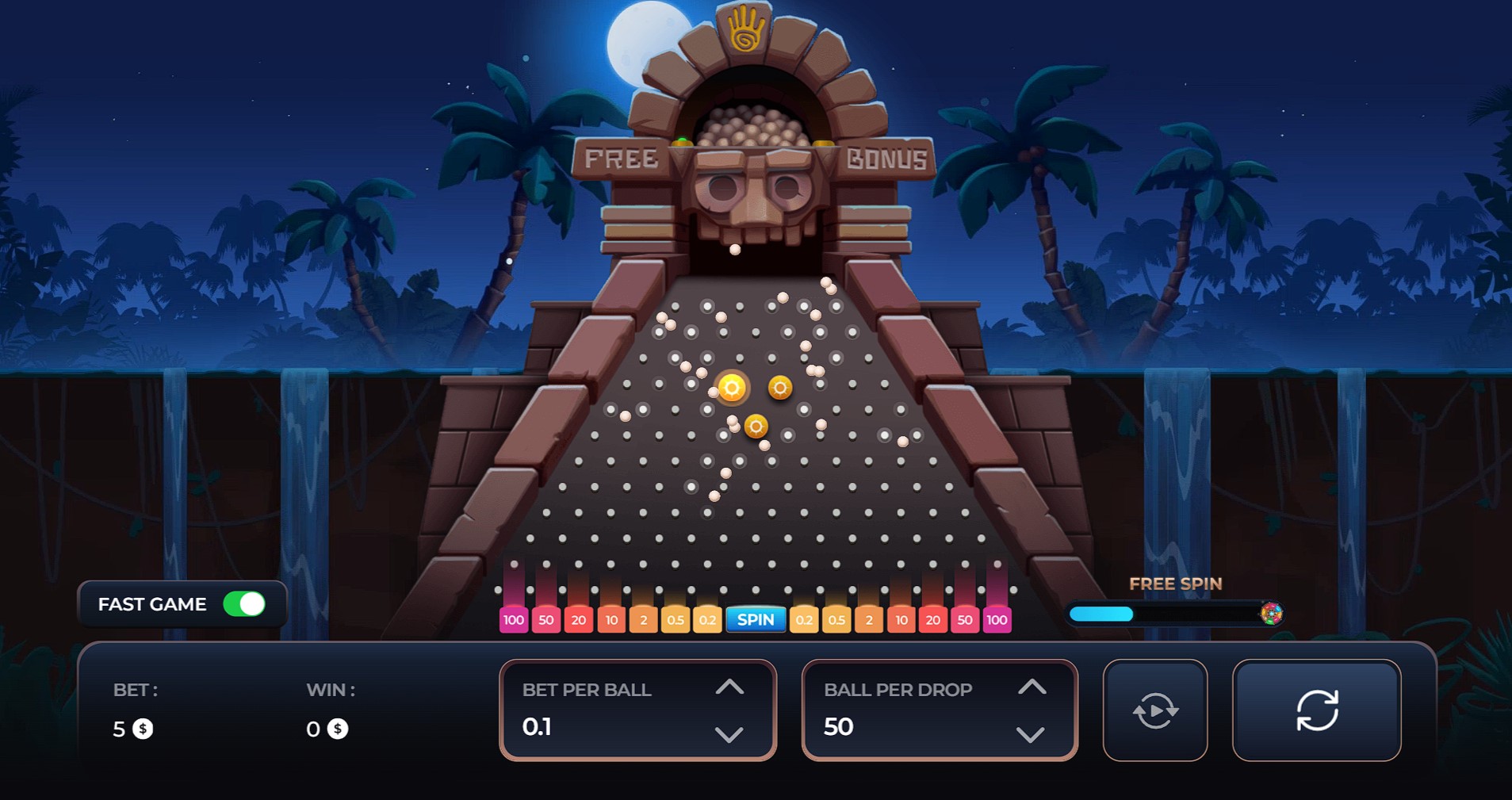Select the autoplay icon button

[x=1156, y=710]
